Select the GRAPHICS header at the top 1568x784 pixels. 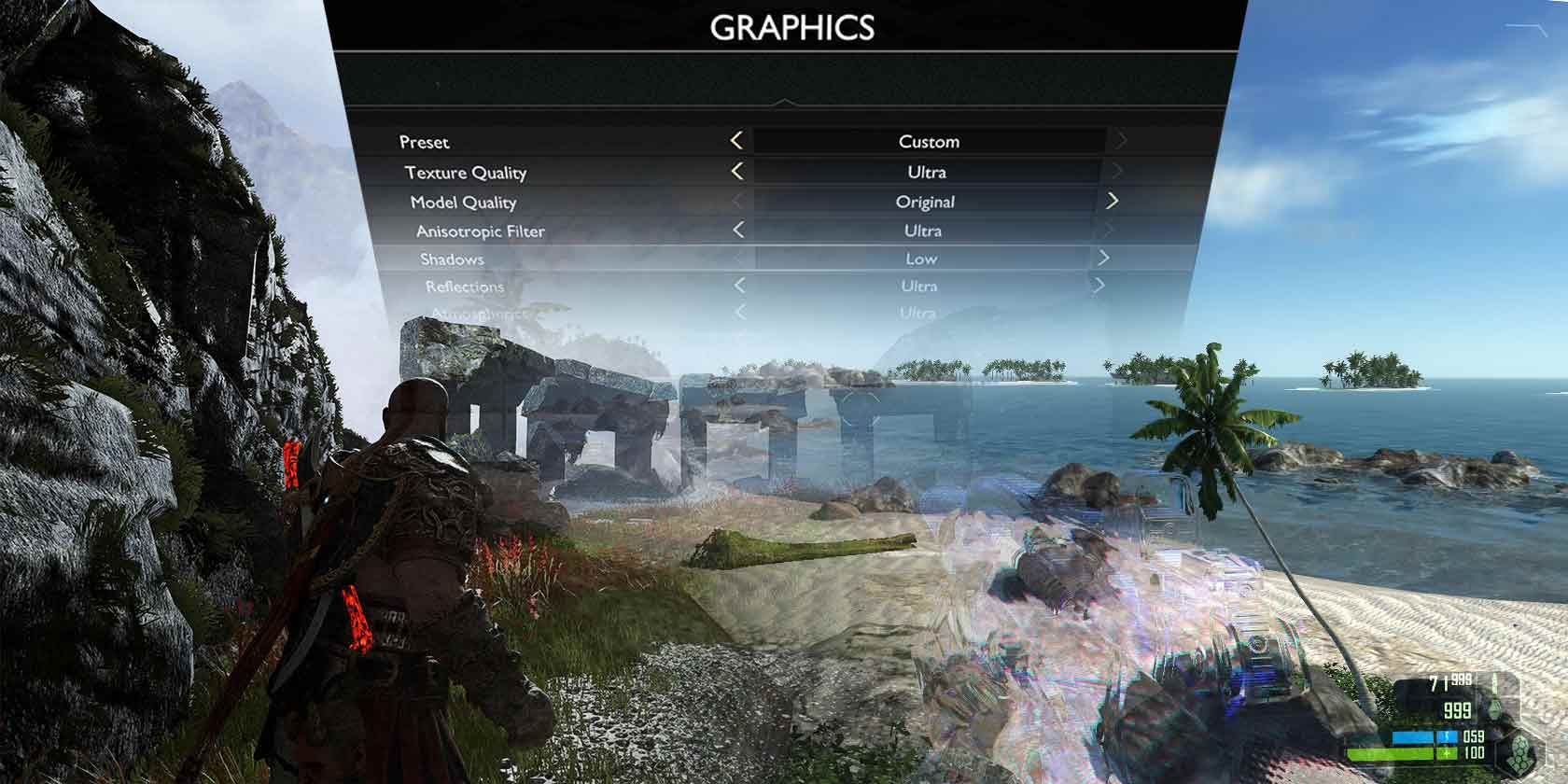click(792, 28)
